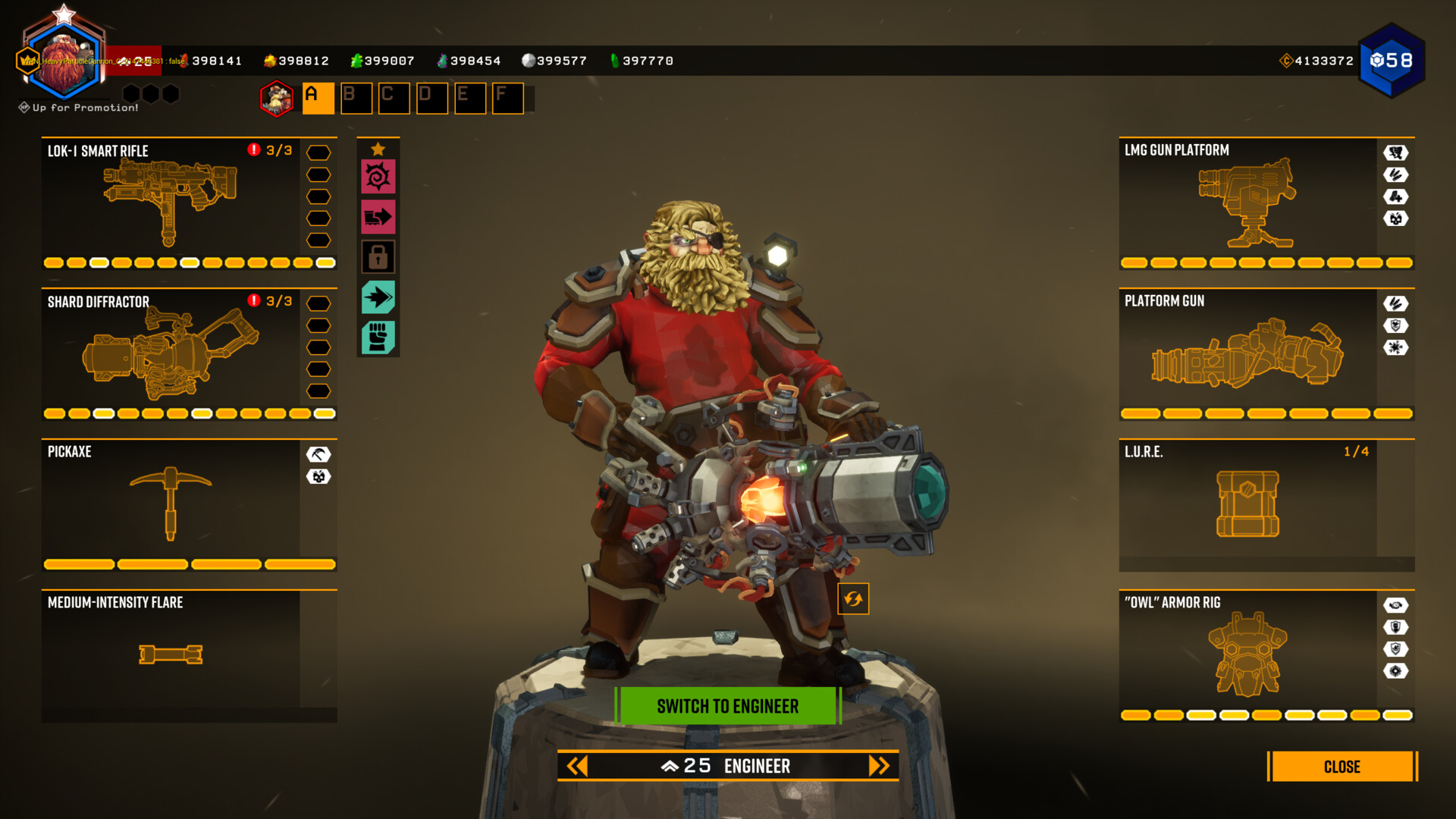Select loadout A tab
The width and height of the screenshot is (1456, 819).
click(318, 98)
